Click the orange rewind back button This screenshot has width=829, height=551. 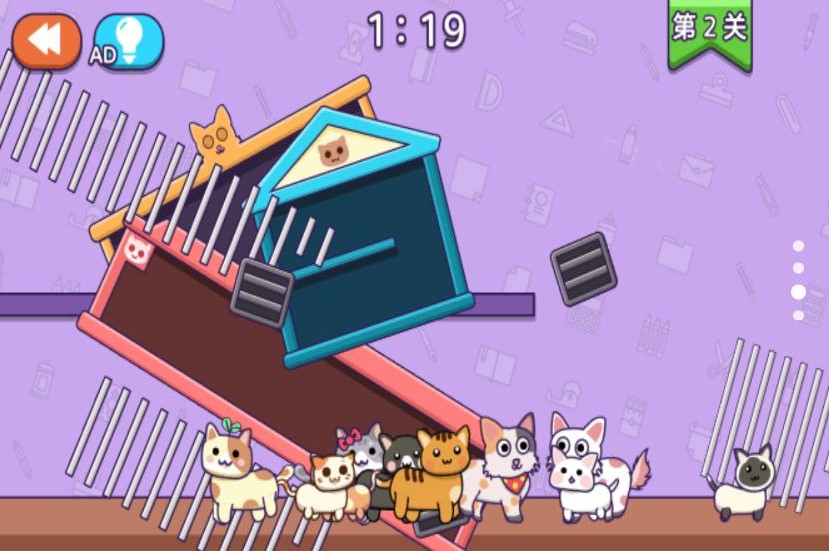46,40
